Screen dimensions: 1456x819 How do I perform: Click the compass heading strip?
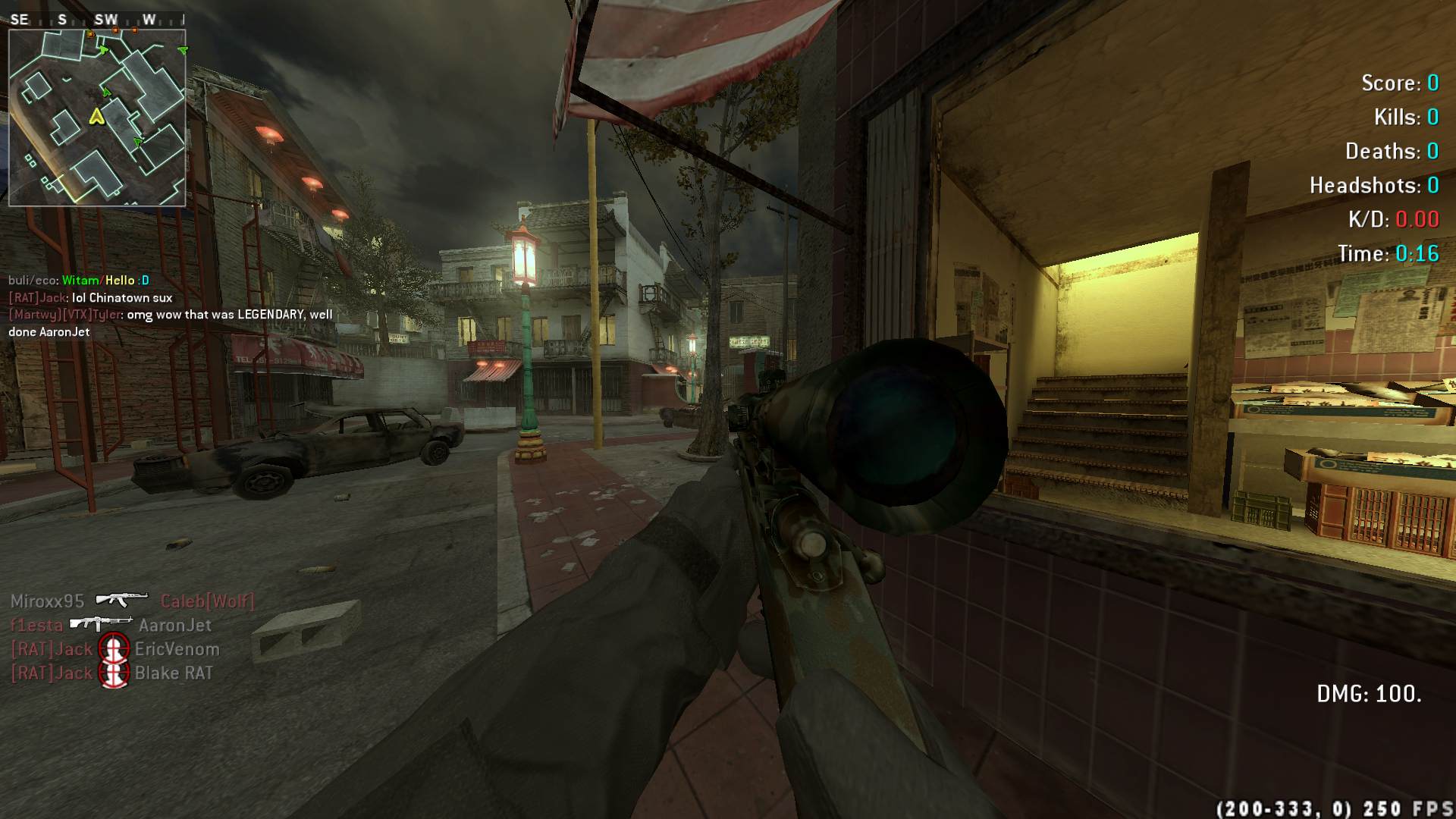pos(97,20)
